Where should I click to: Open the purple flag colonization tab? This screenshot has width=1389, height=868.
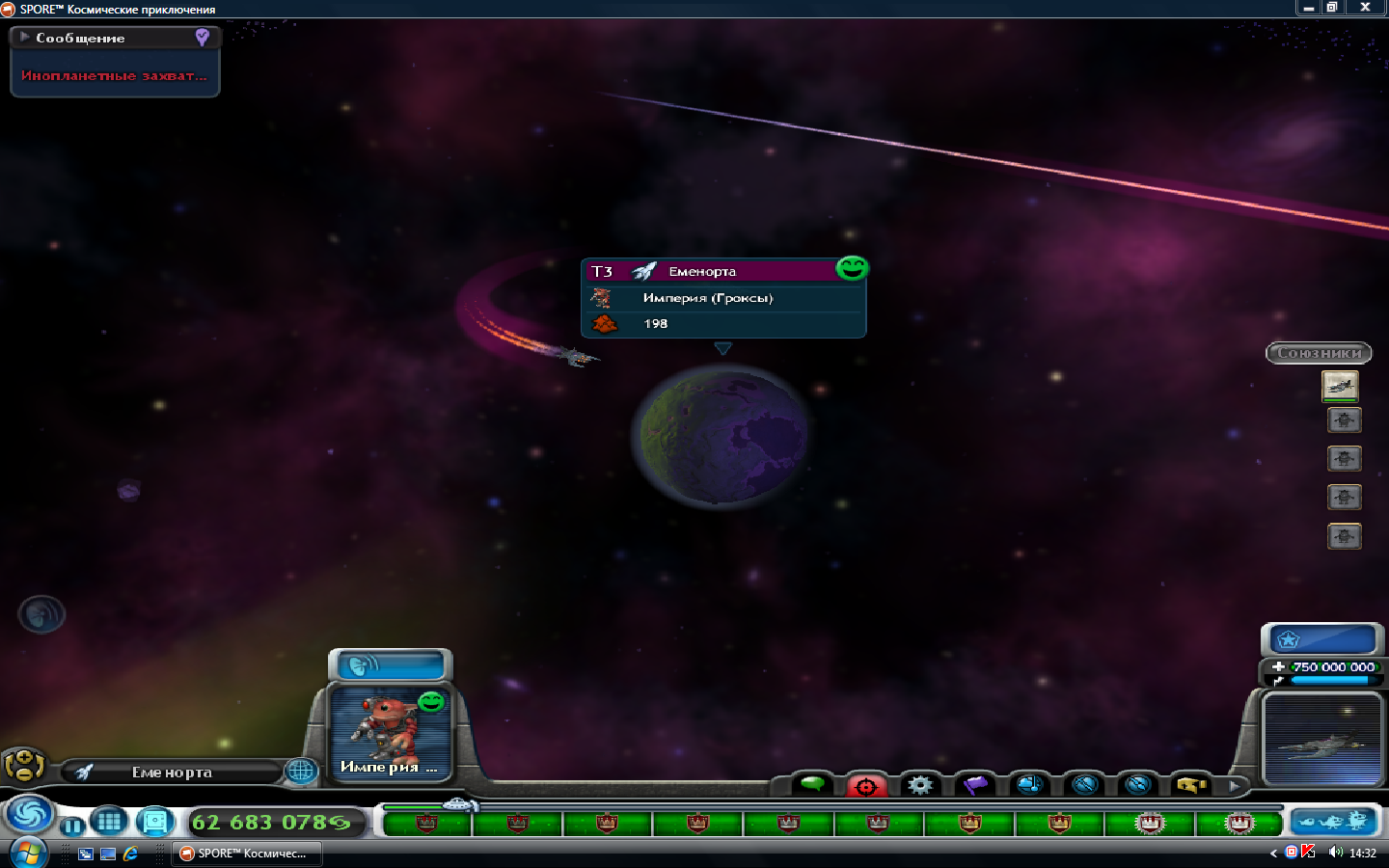pyautogui.click(x=975, y=785)
